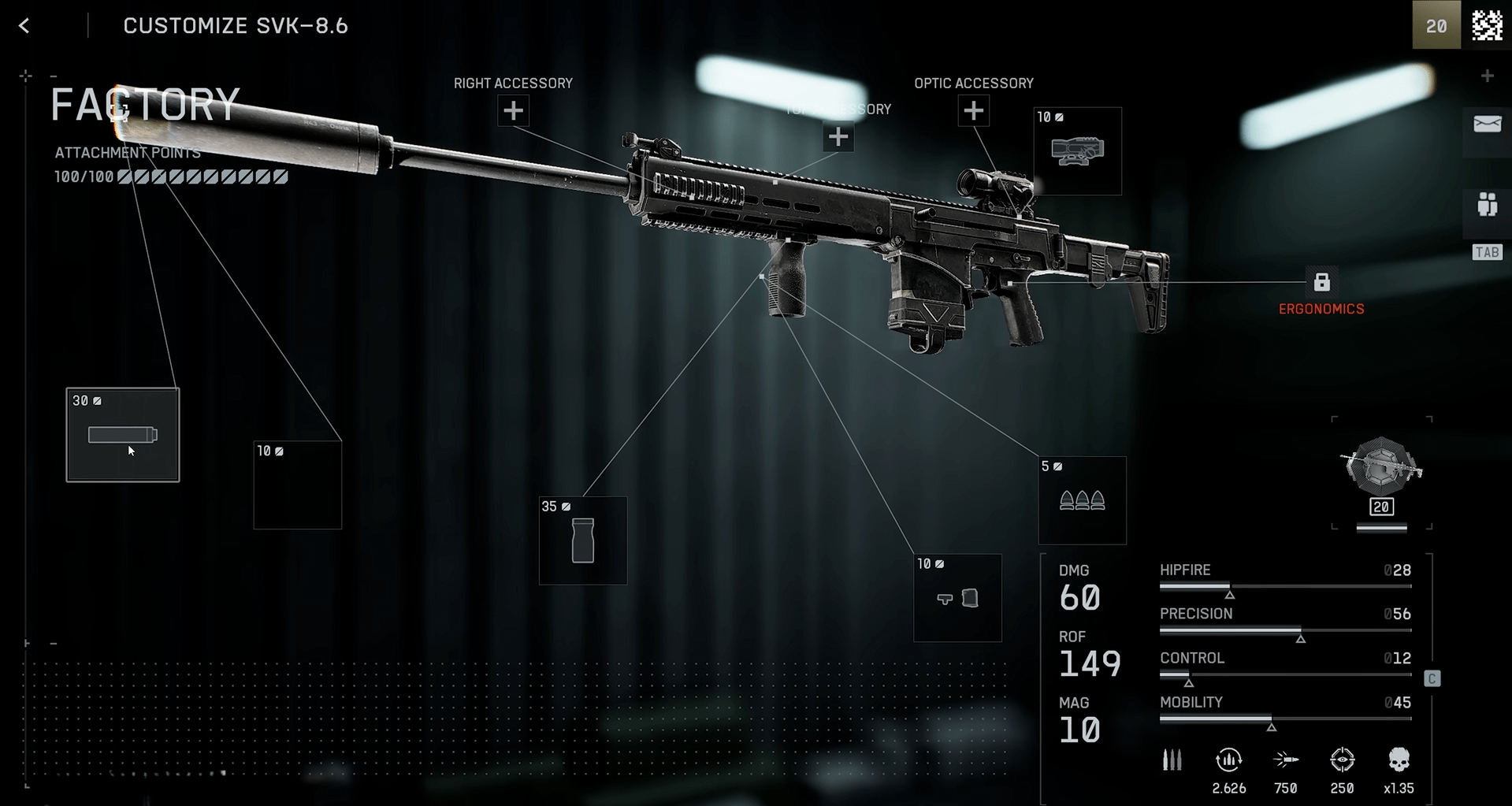Open the magazine attachment slot
1512x806 pixels.
[x=957, y=598]
